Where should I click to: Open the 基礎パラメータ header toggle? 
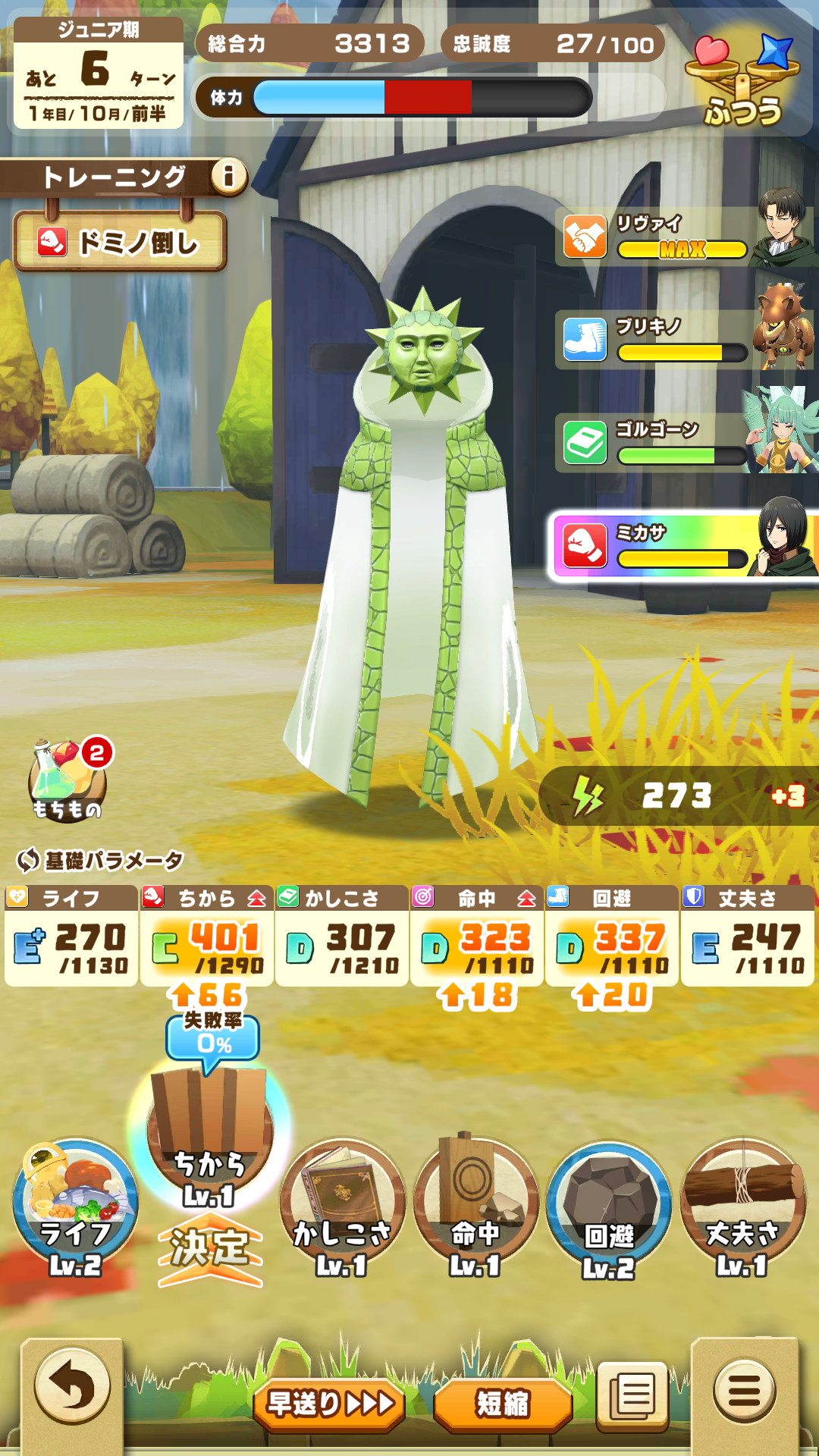coord(100,860)
